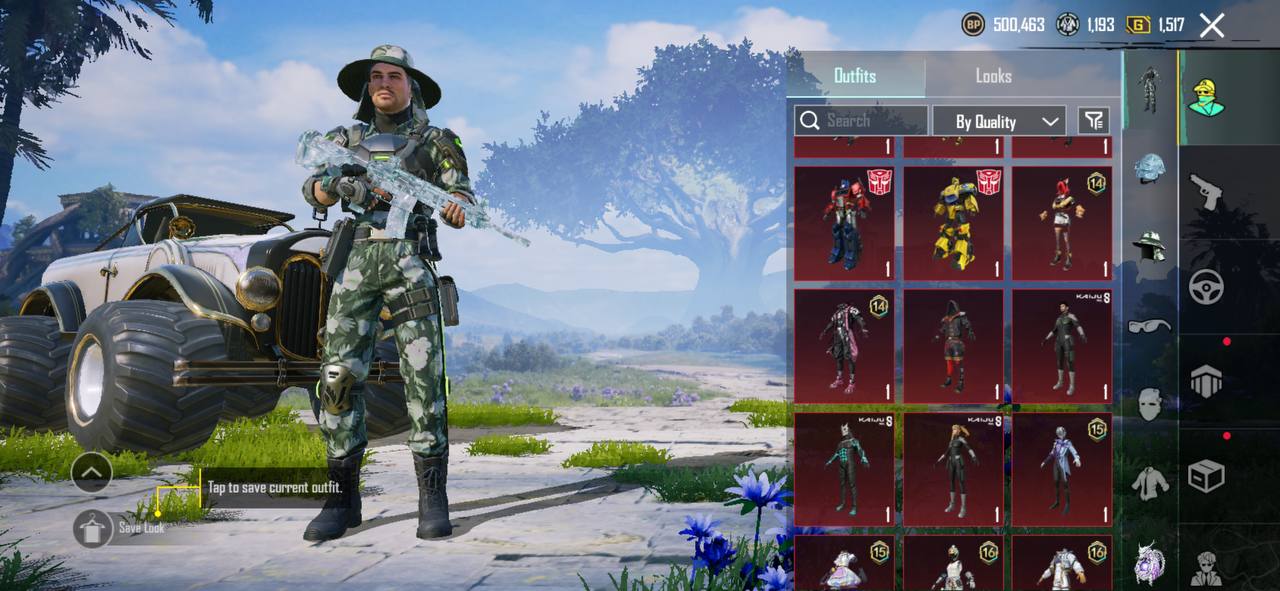This screenshot has height=591, width=1280.
Task: Choose the yellow Bumblebee outfit
Action: [953, 223]
